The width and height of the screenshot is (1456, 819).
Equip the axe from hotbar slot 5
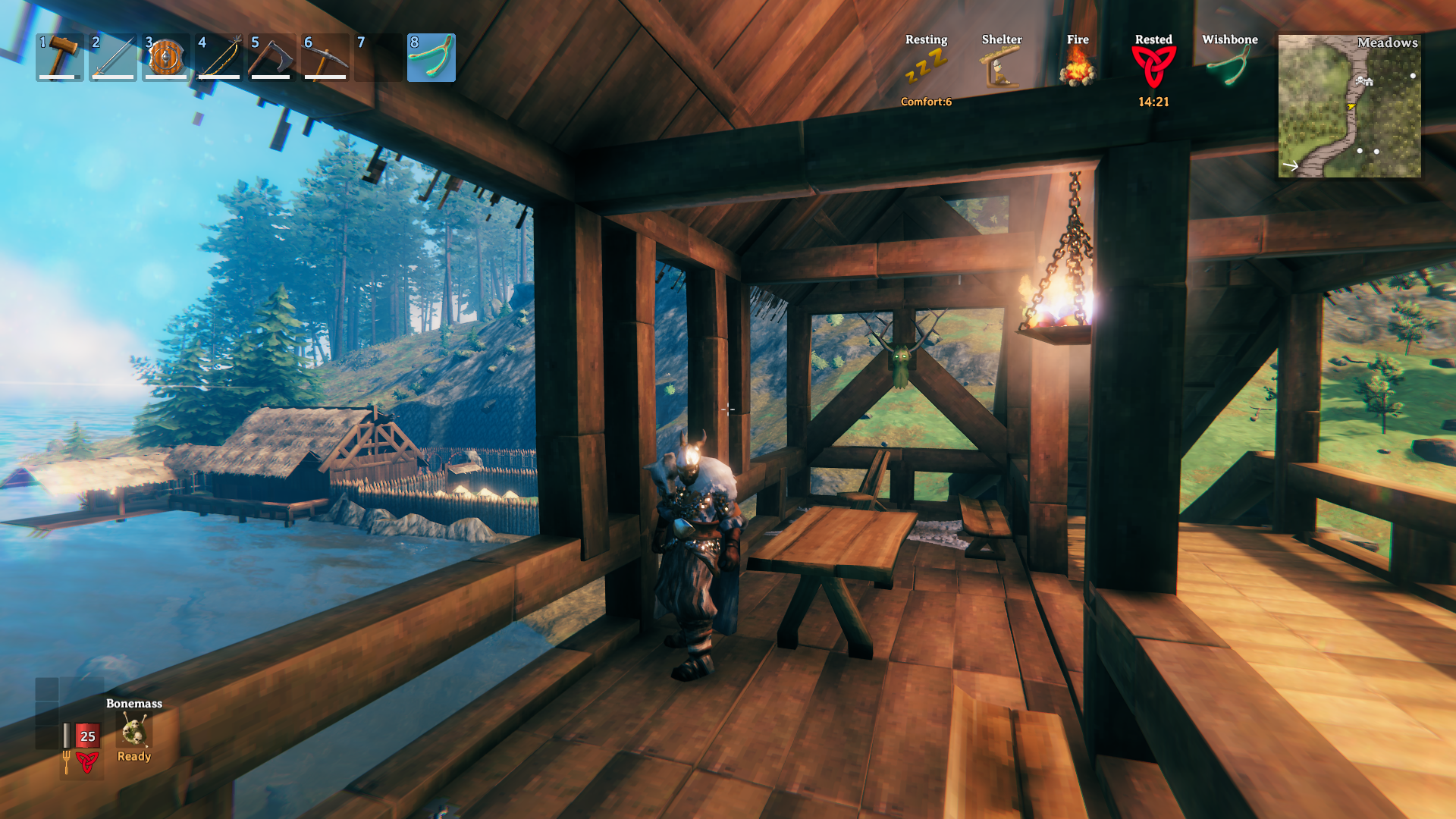pyautogui.click(x=271, y=57)
